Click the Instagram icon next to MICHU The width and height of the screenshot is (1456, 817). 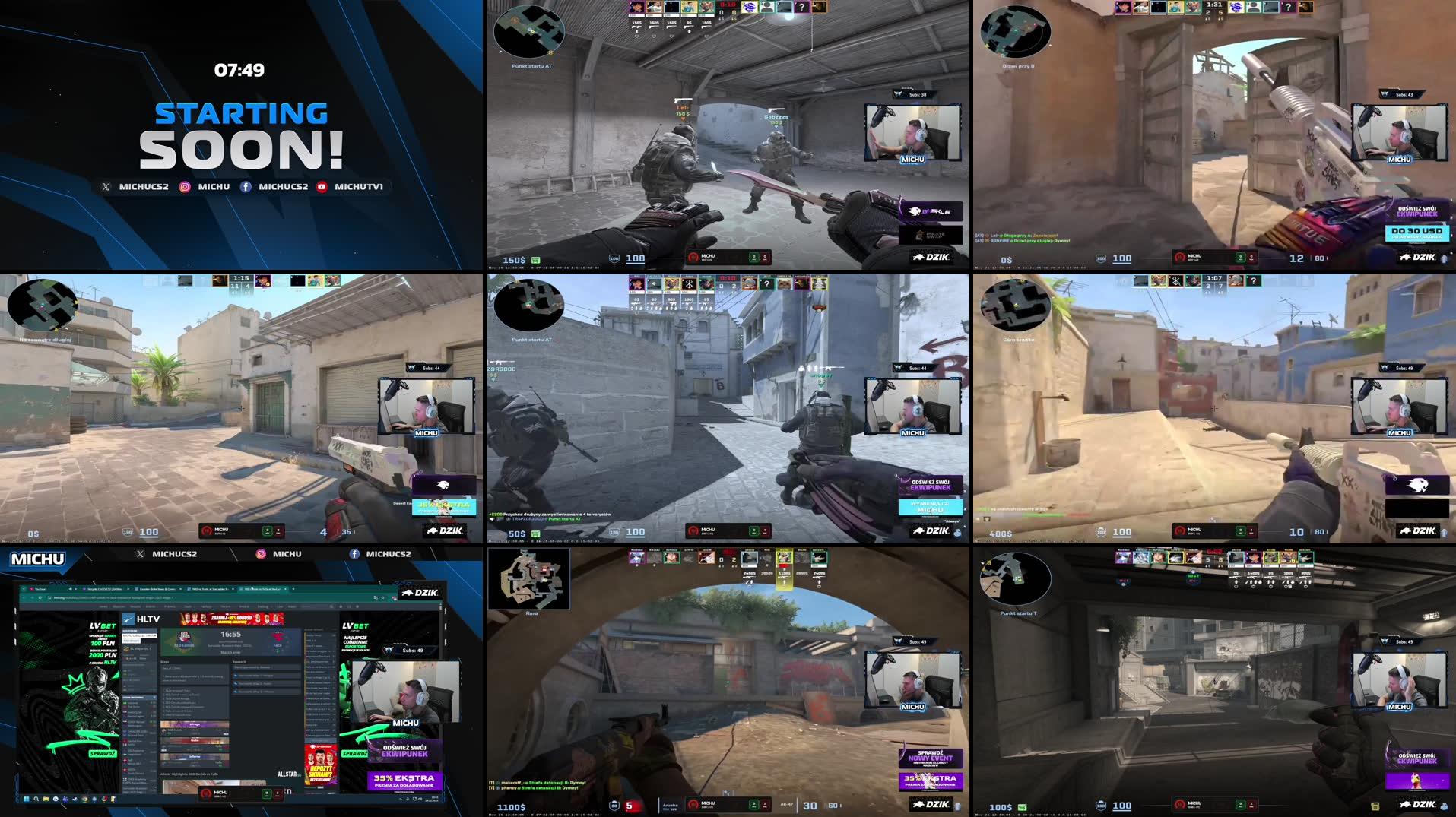click(x=185, y=186)
